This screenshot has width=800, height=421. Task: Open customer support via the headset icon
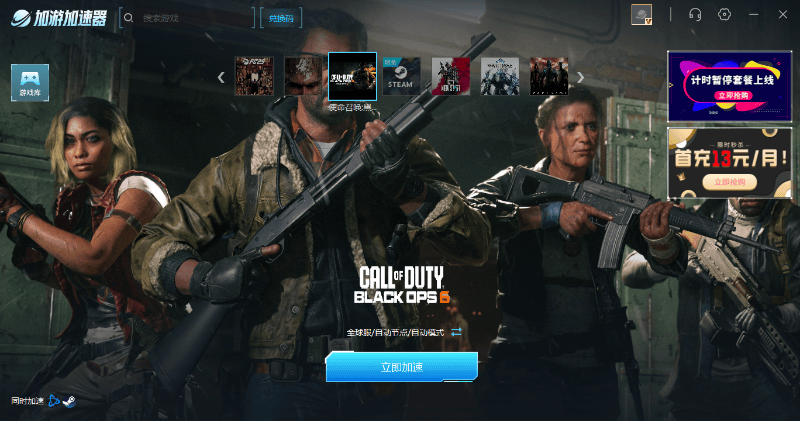point(696,14)
